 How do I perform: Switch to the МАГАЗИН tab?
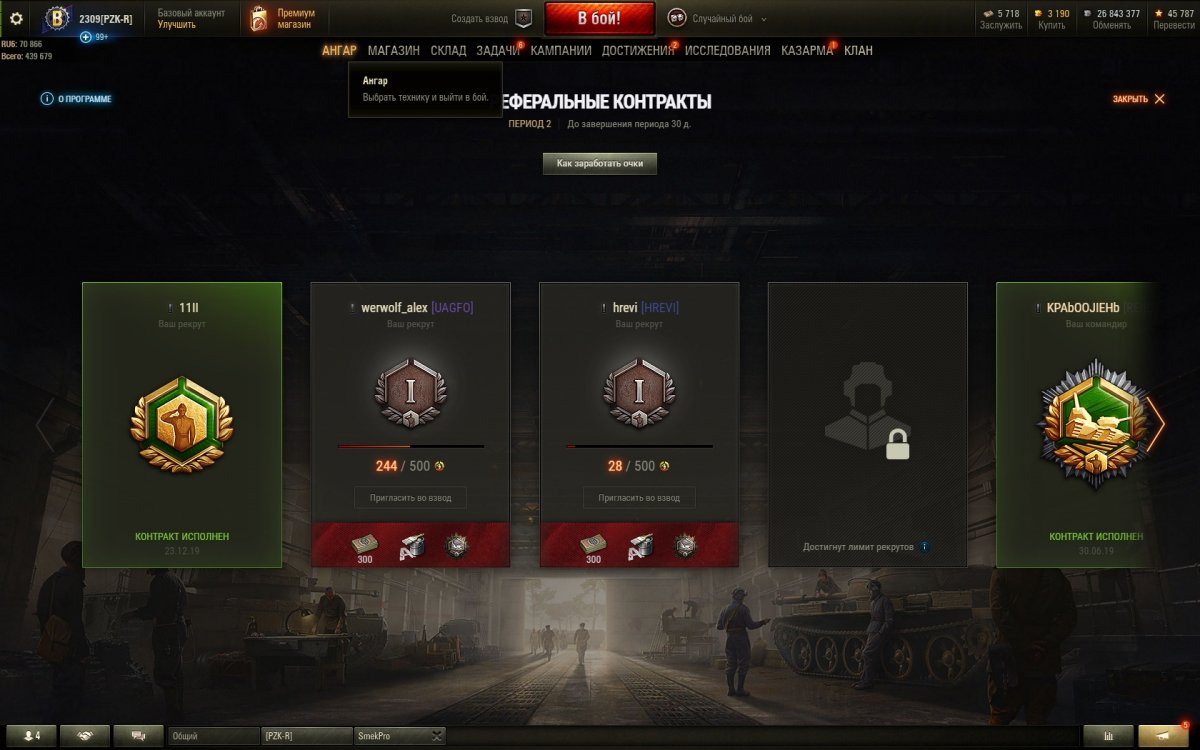(x=393, y=50)
